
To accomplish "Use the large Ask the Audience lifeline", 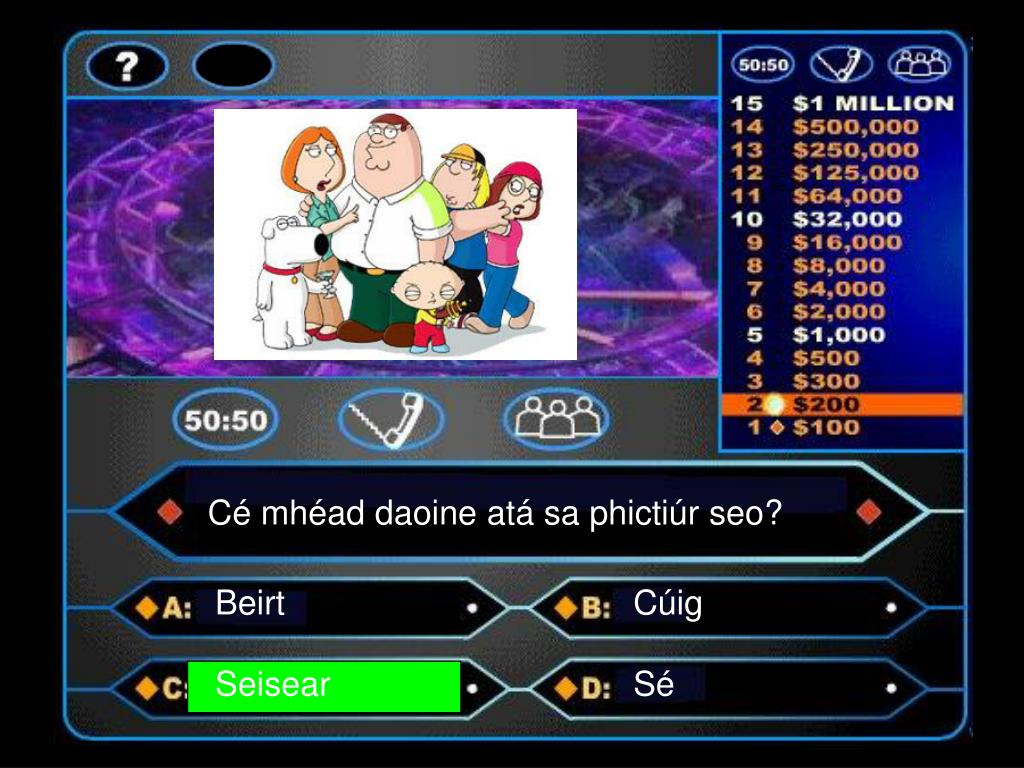I will point(555,419).
